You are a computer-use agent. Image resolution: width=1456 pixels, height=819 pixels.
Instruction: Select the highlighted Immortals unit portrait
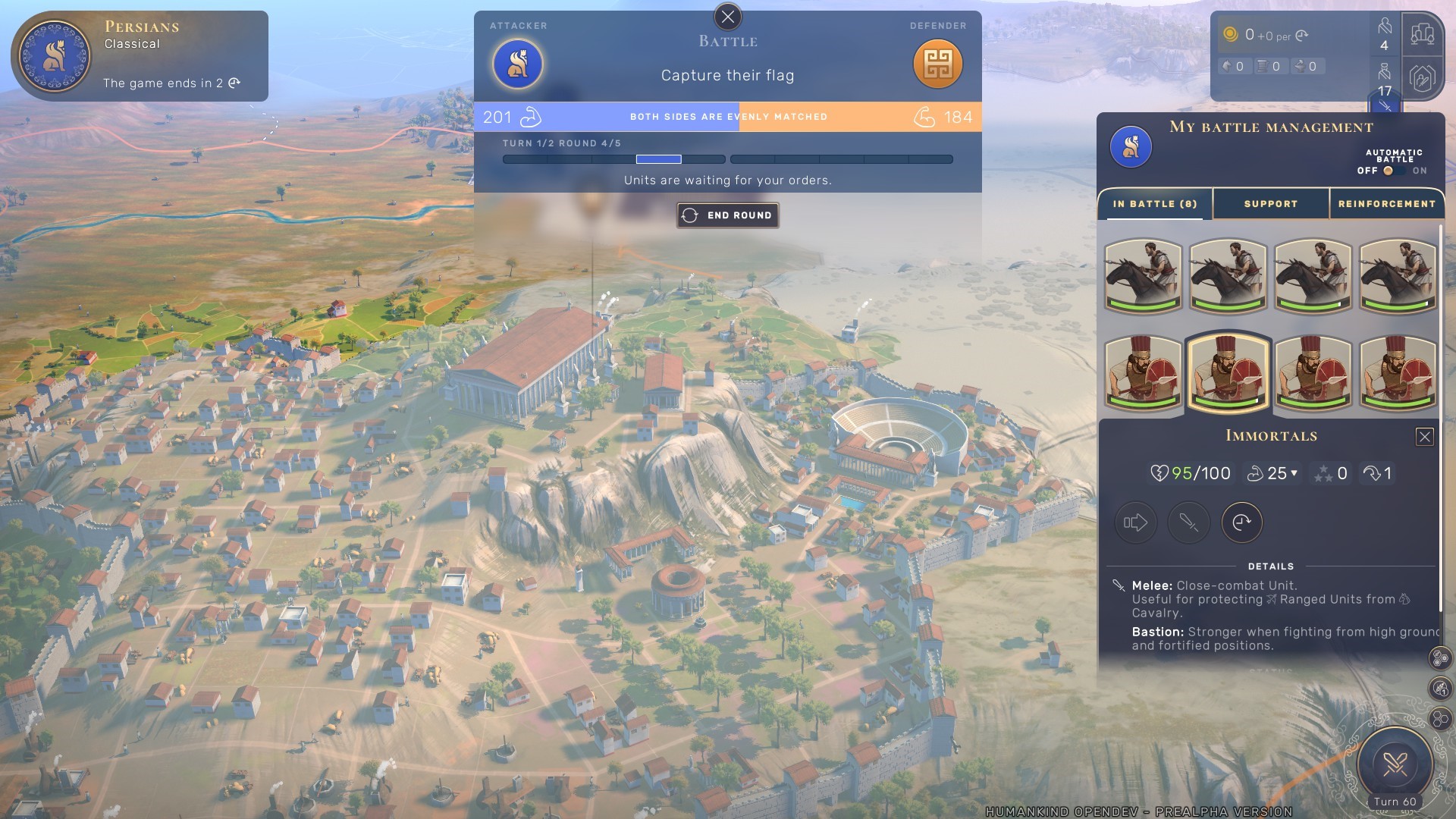(1228, 373)
